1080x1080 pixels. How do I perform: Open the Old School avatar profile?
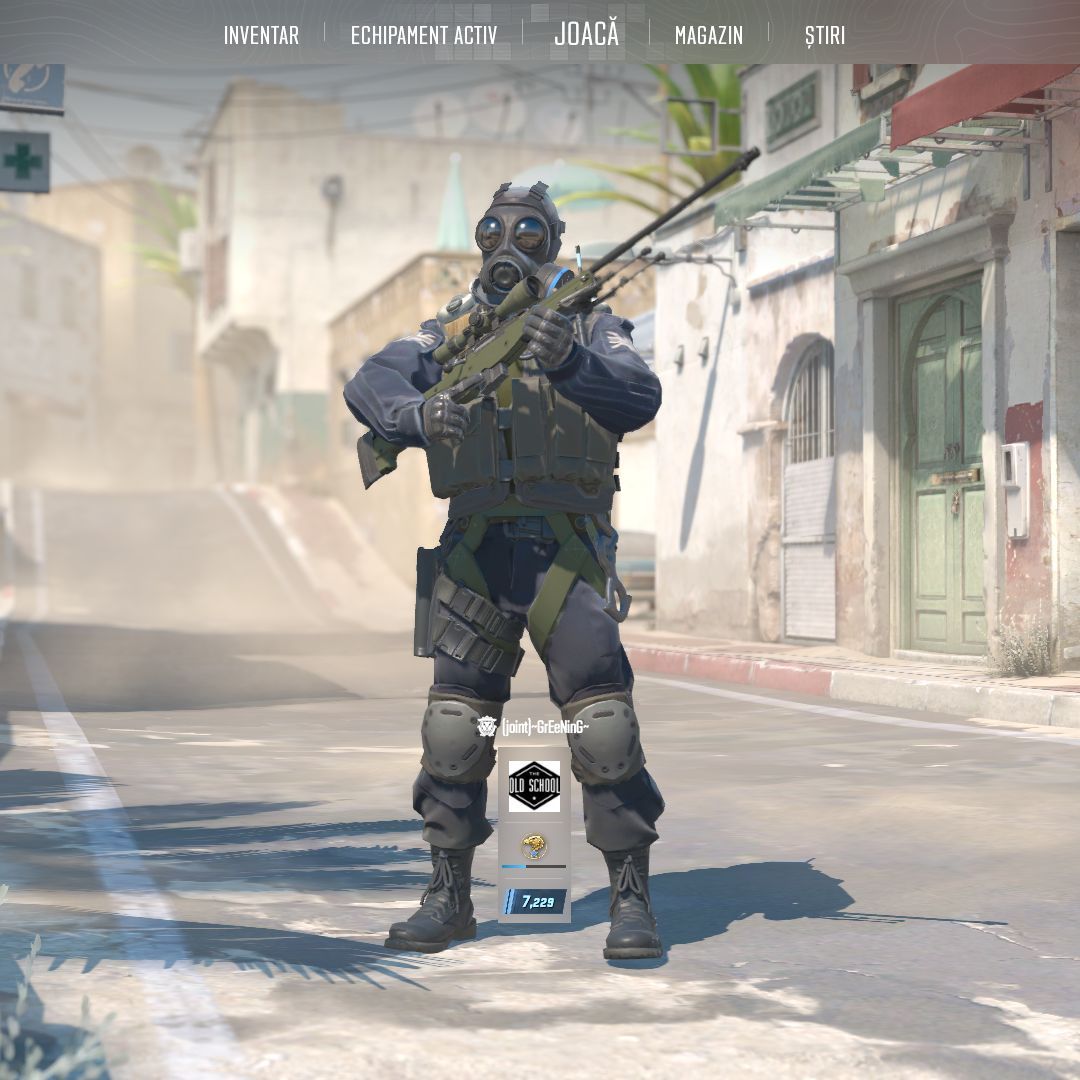[x=534, y=786]
